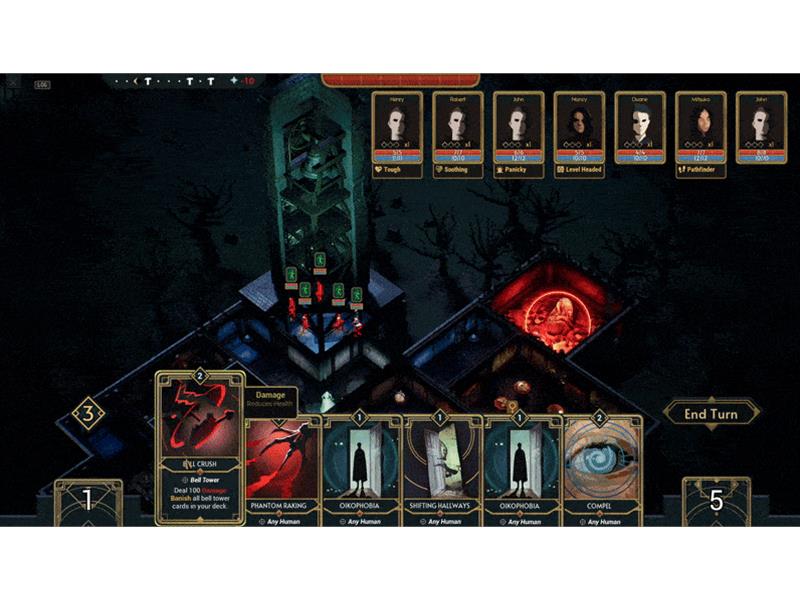Click Duane's character portrait

[x=640, y=127]
